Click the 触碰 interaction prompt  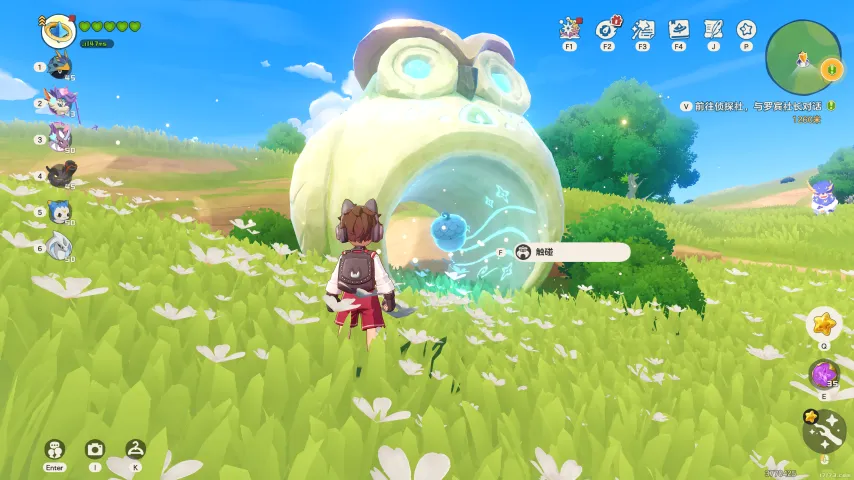click(x=572, y=252)
